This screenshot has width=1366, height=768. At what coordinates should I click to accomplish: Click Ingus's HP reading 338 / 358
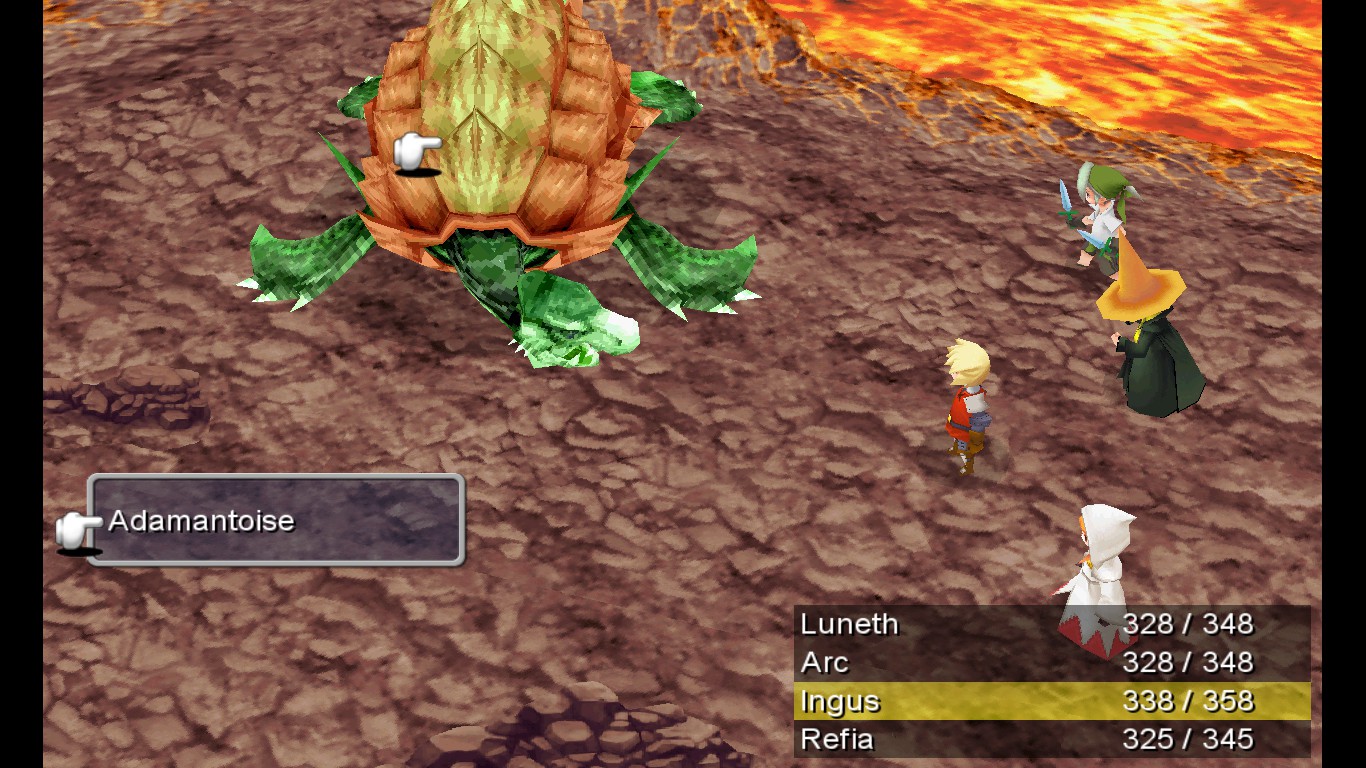[x=1190, y=701]
